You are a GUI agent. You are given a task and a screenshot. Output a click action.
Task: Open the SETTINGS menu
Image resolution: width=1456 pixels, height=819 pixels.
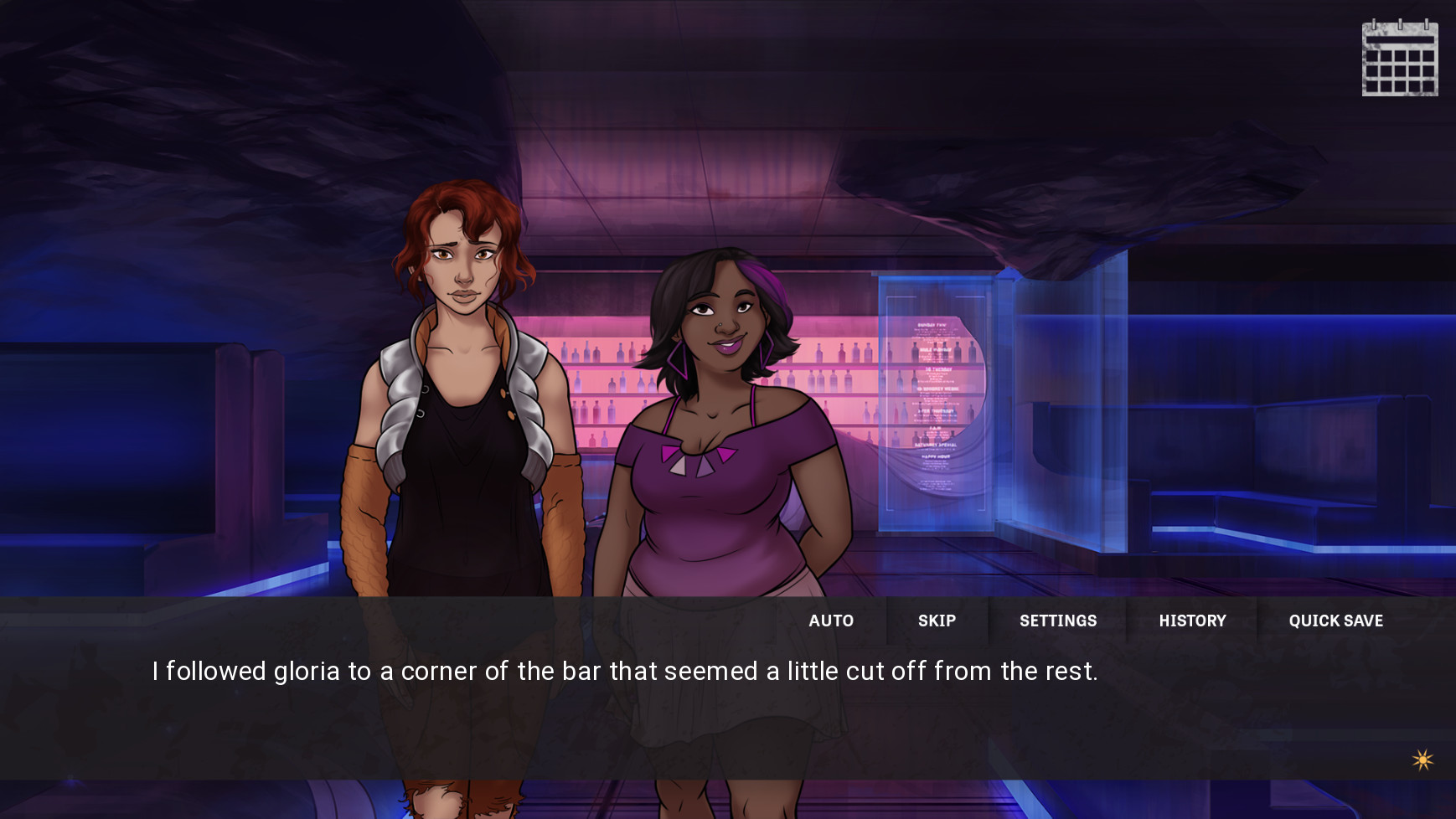click(x=1058, y=621)
